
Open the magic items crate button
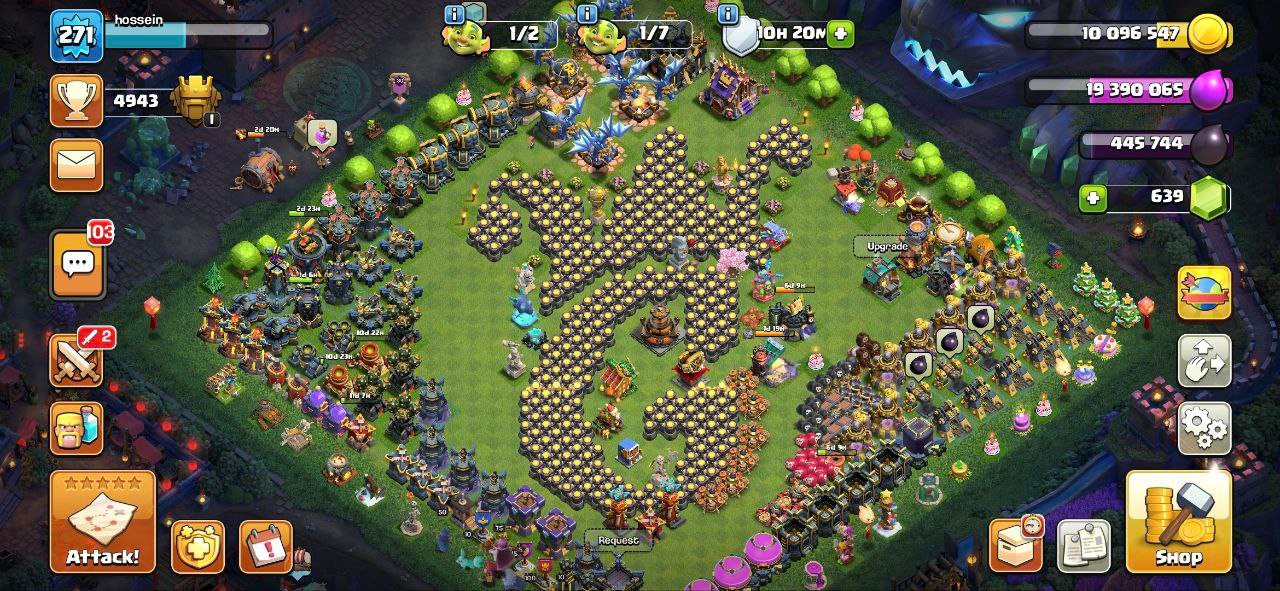tap(1016, 545)
